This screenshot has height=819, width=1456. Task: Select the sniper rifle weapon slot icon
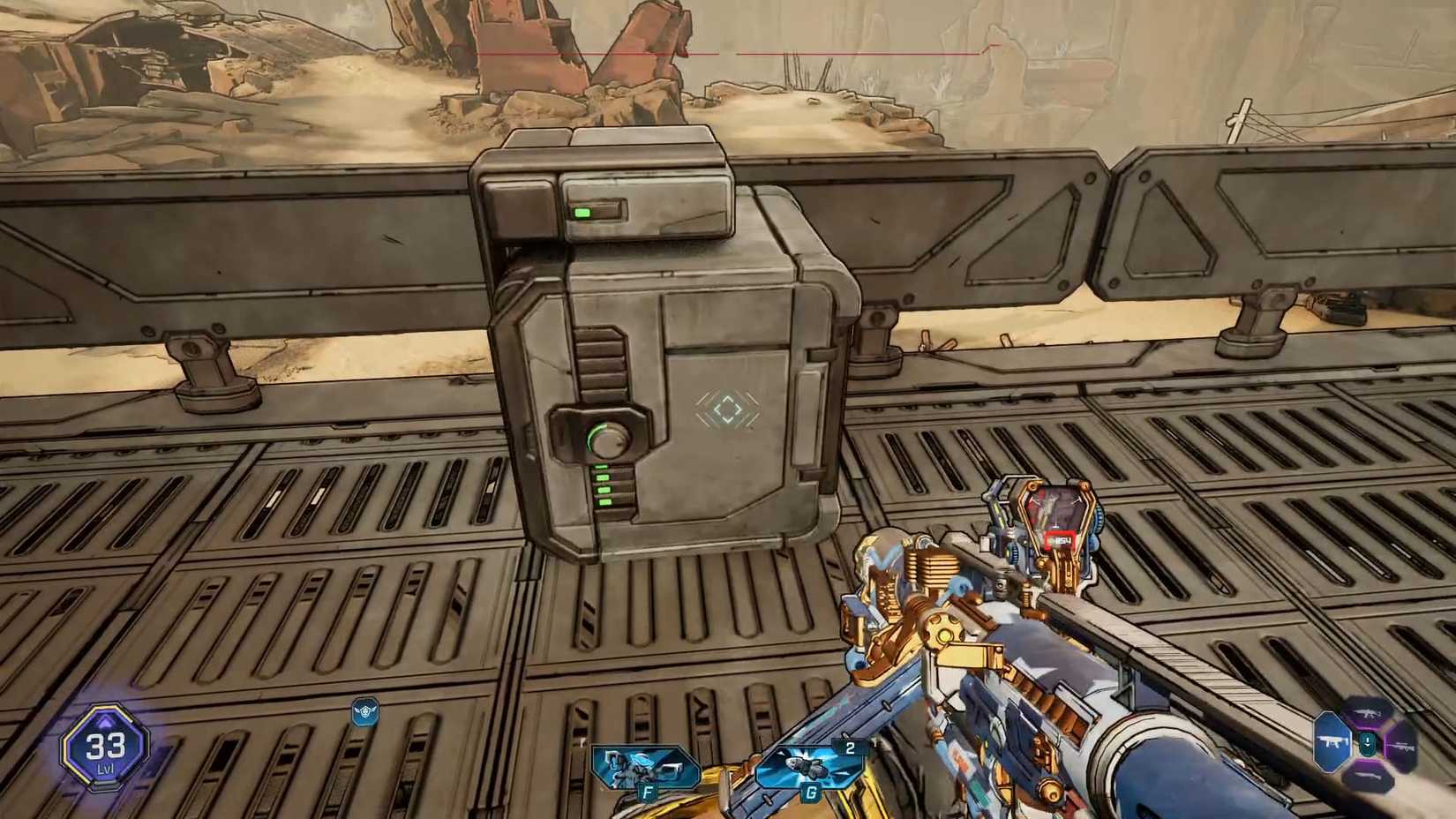pyautogui.click(x=1403, y=748)
